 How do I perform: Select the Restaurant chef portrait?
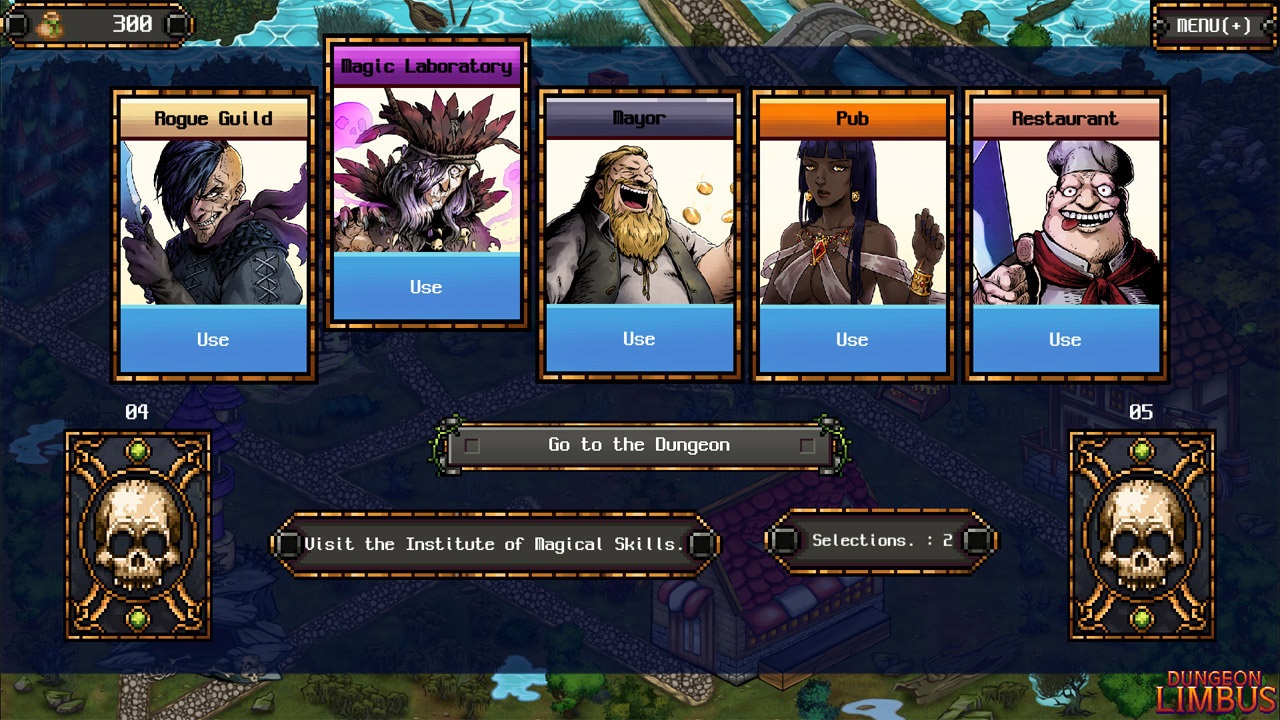pos(1064,220)
